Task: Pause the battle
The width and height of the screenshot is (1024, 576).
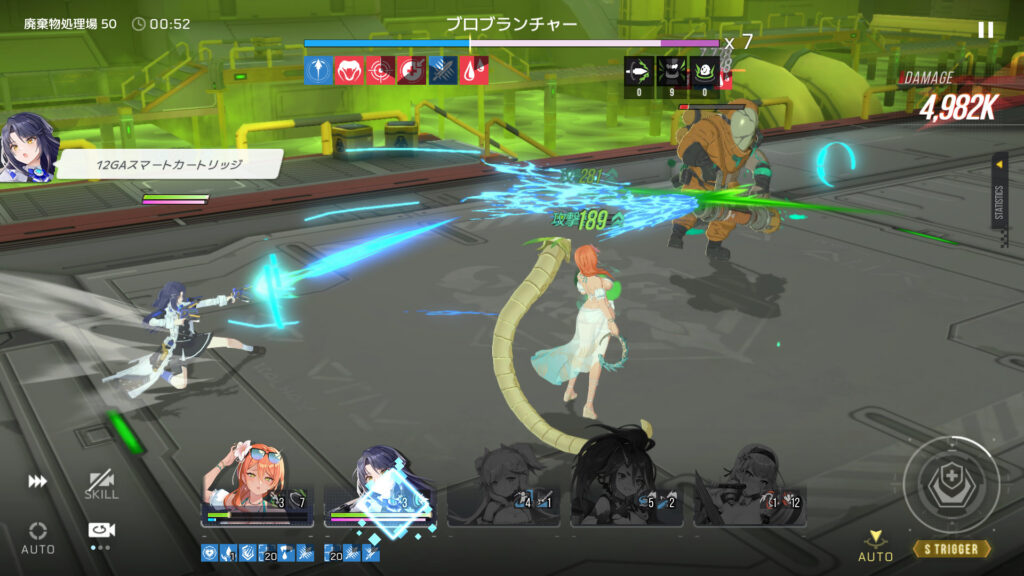Action: coord(985,30)
